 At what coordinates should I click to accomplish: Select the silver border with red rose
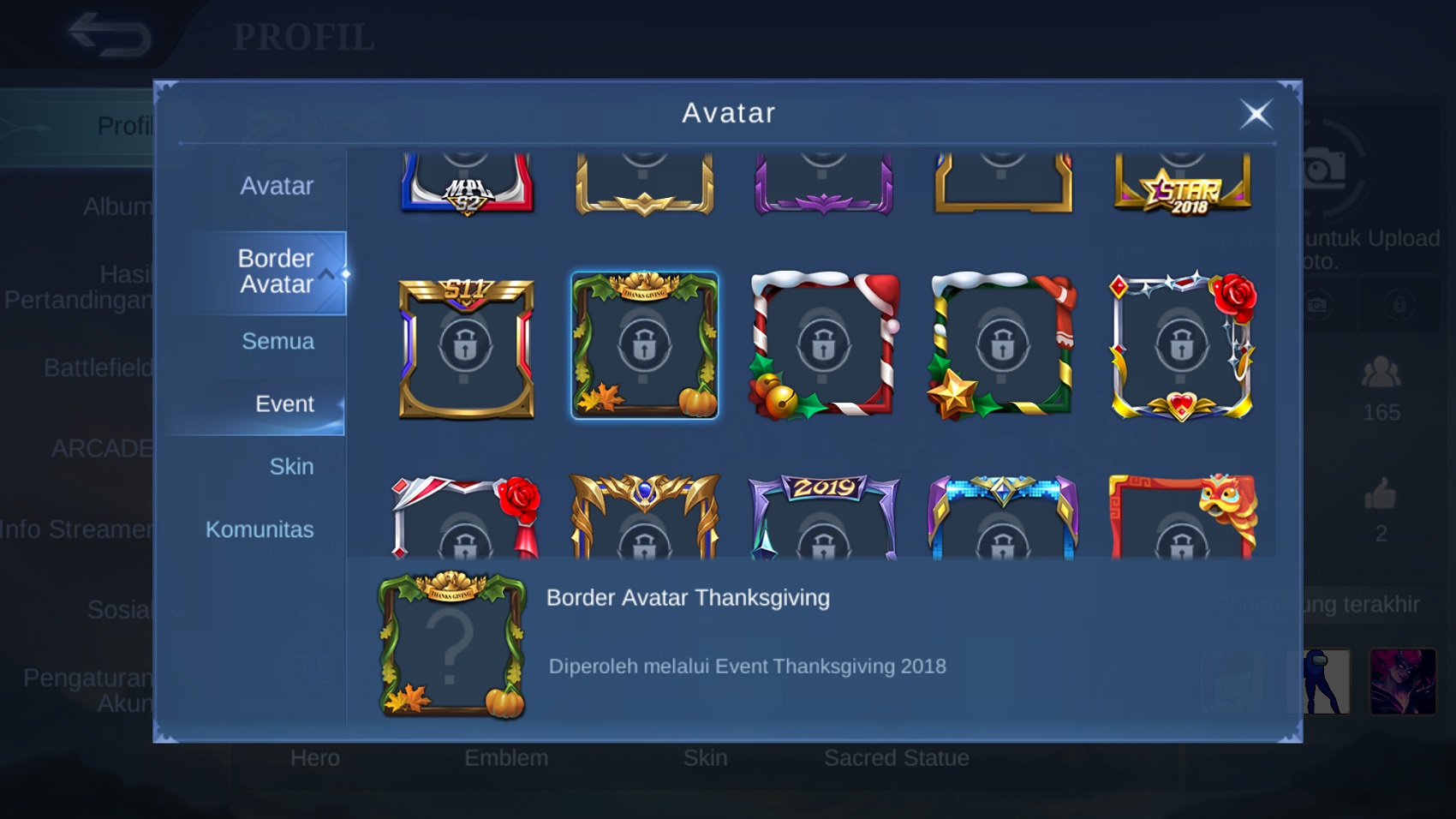[x=1182, y=346]
